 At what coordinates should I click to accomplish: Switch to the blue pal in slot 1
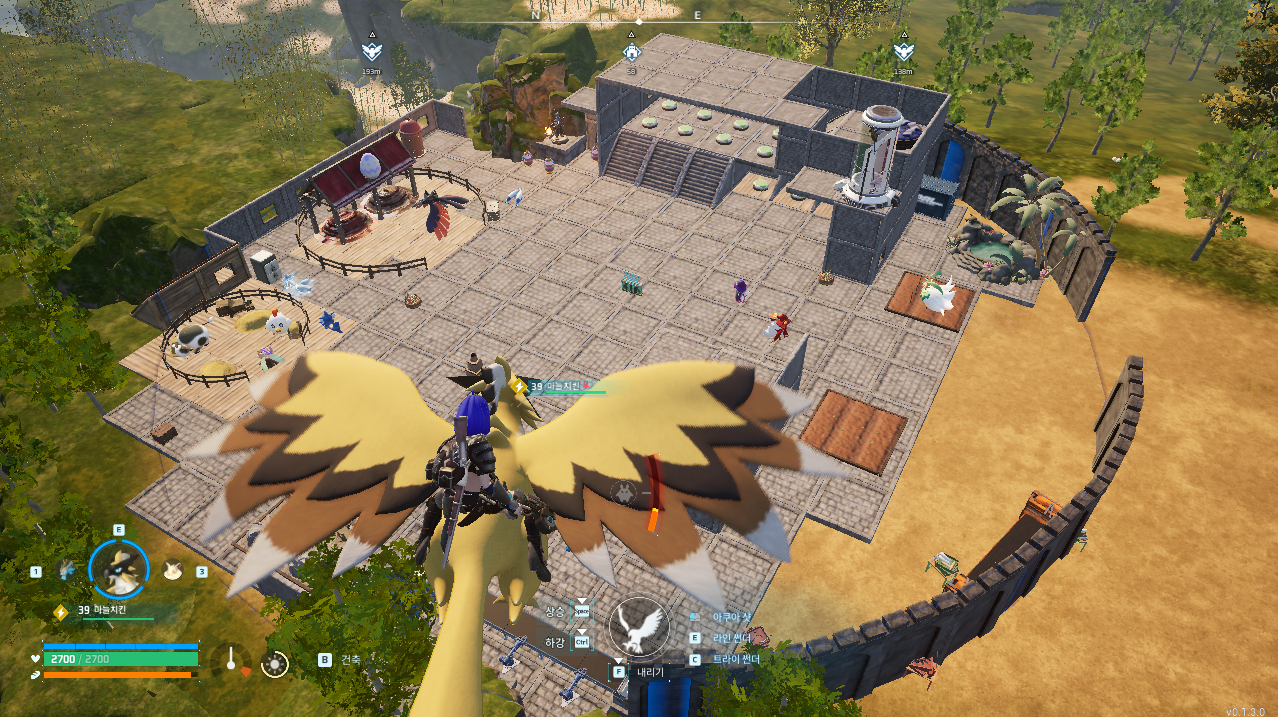(67, 570)
